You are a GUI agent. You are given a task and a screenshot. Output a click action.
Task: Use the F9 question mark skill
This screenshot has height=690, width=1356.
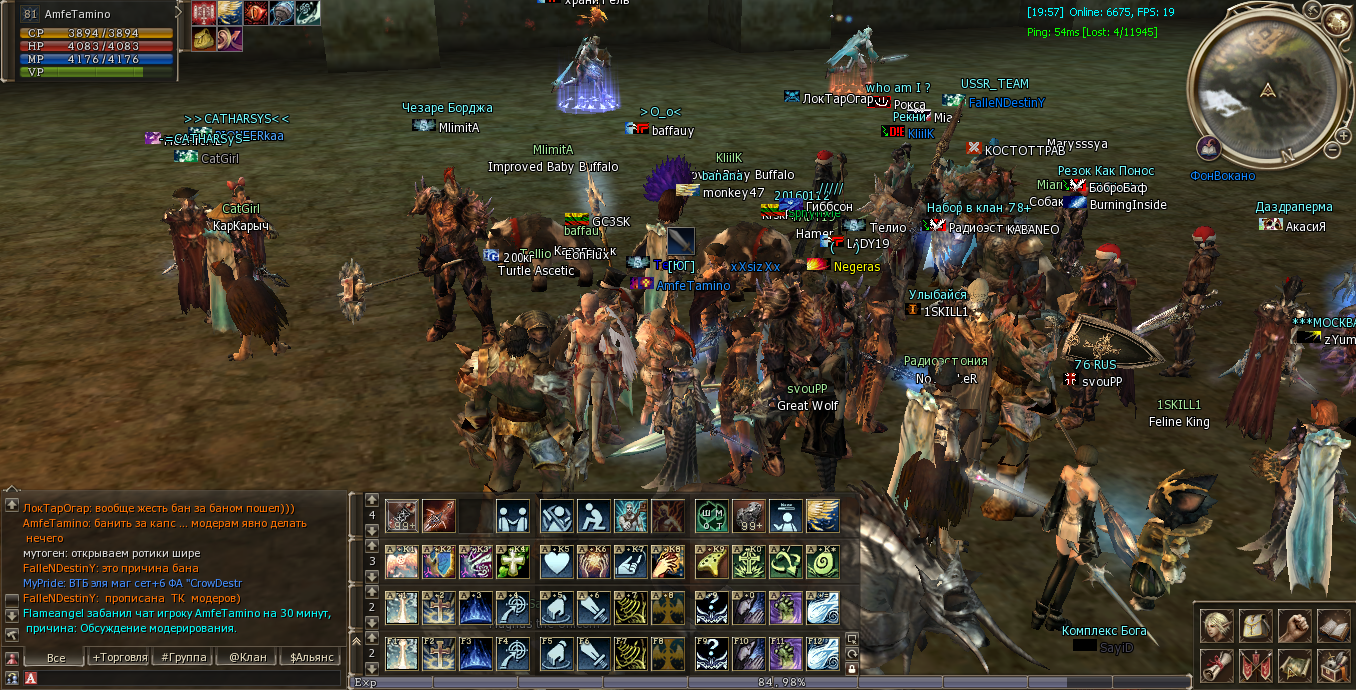712,654
